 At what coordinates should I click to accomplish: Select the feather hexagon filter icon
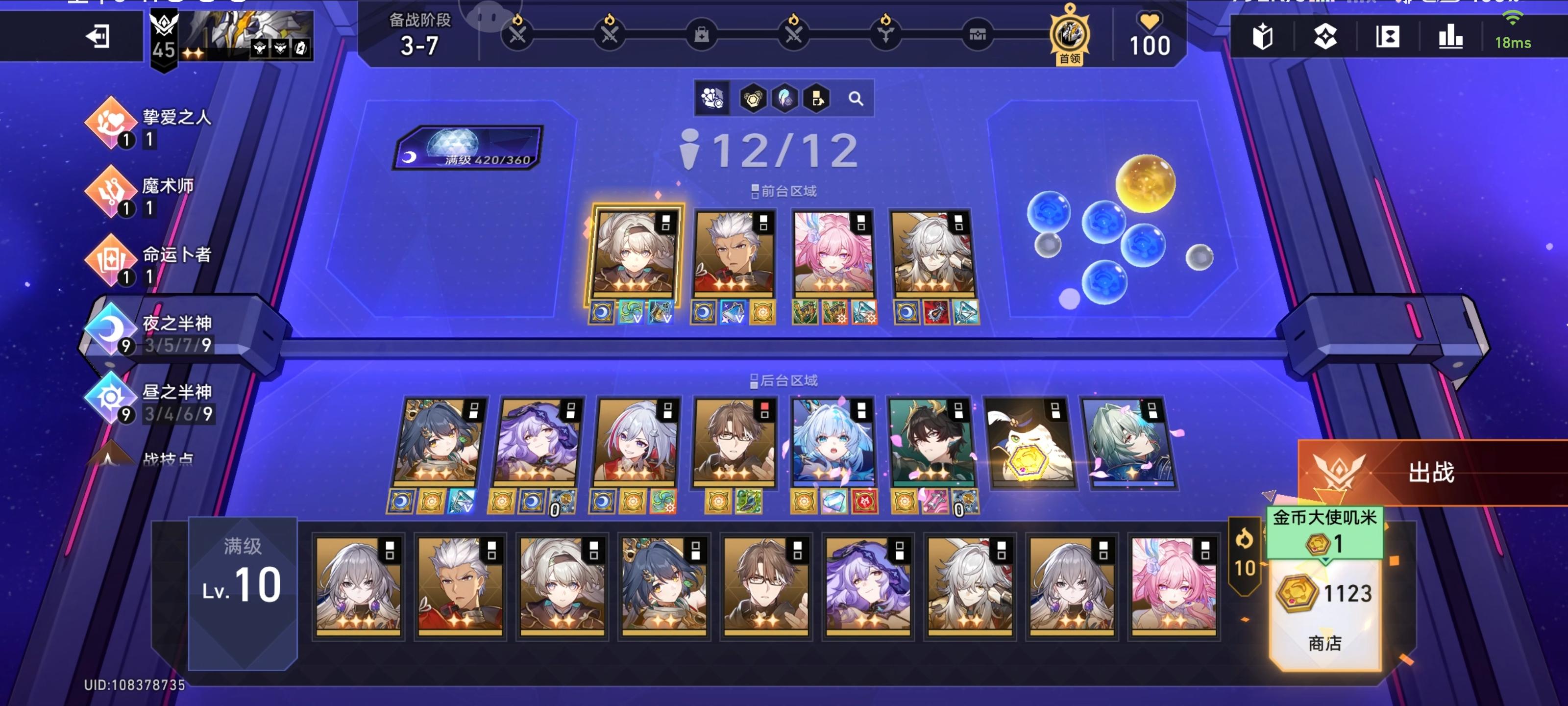tap(785, 99)
